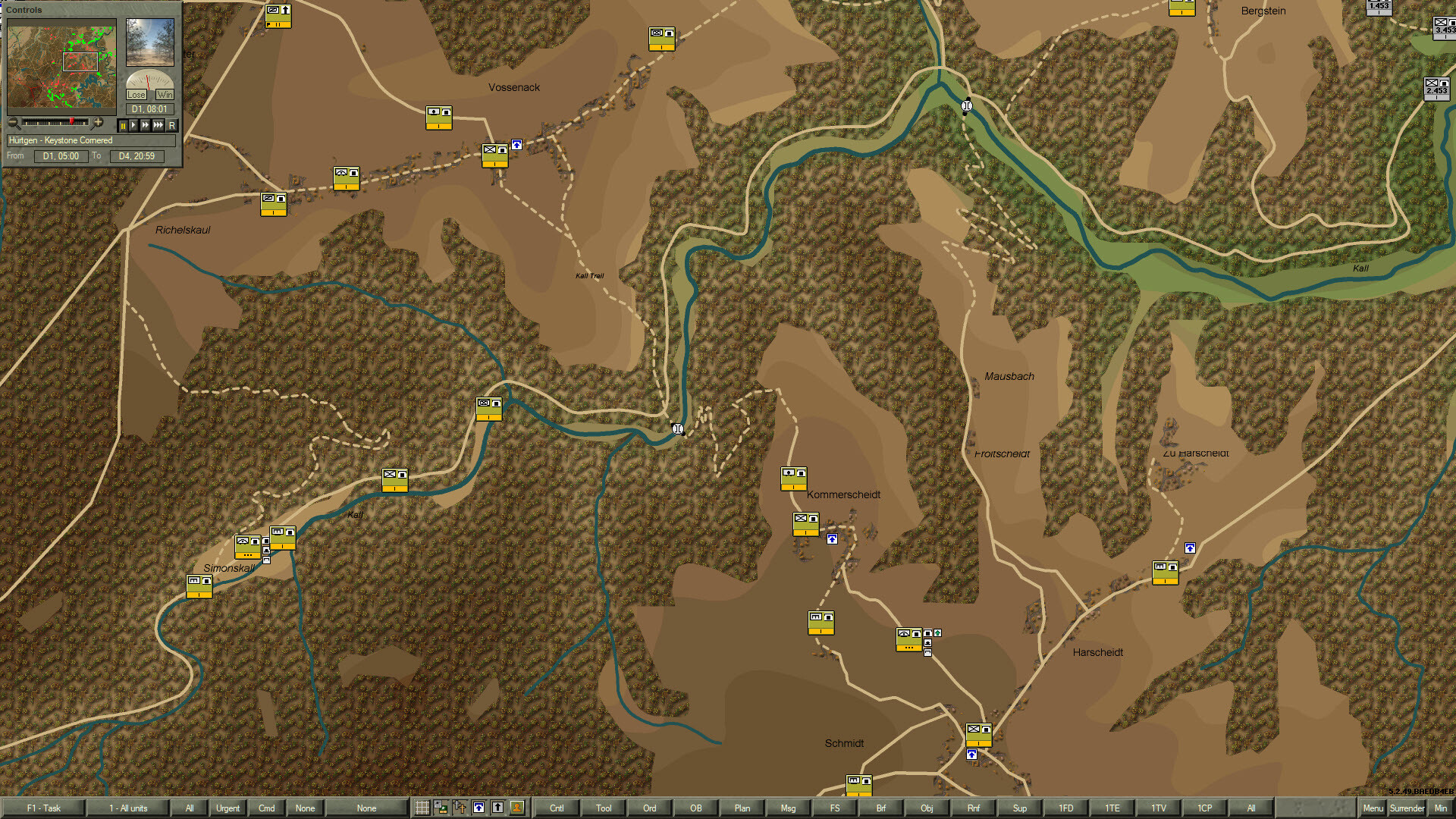The width and height of the screenshot is (1456, 819).
Task: Open the Brf briefing screen
Action: (880, 808)
